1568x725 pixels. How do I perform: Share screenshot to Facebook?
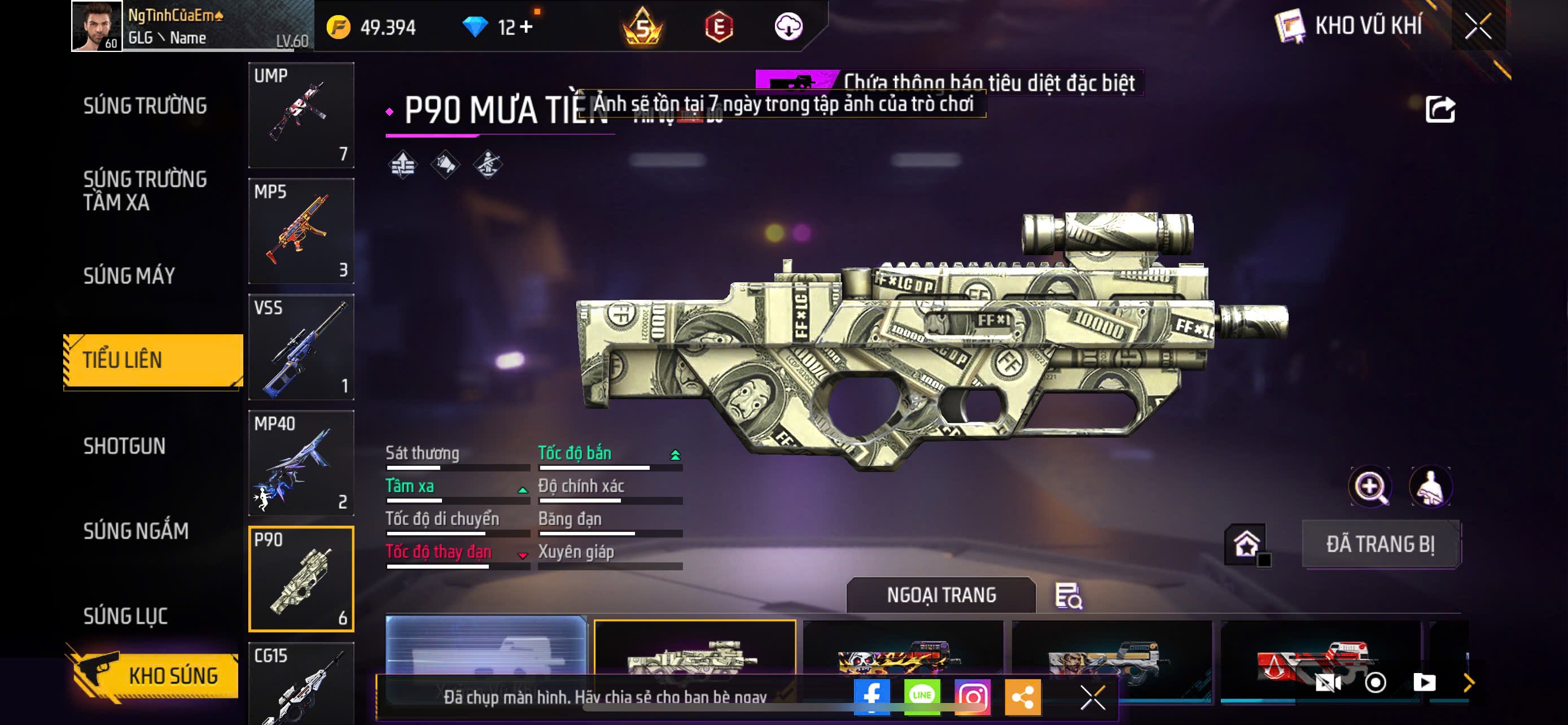point(871,696)
